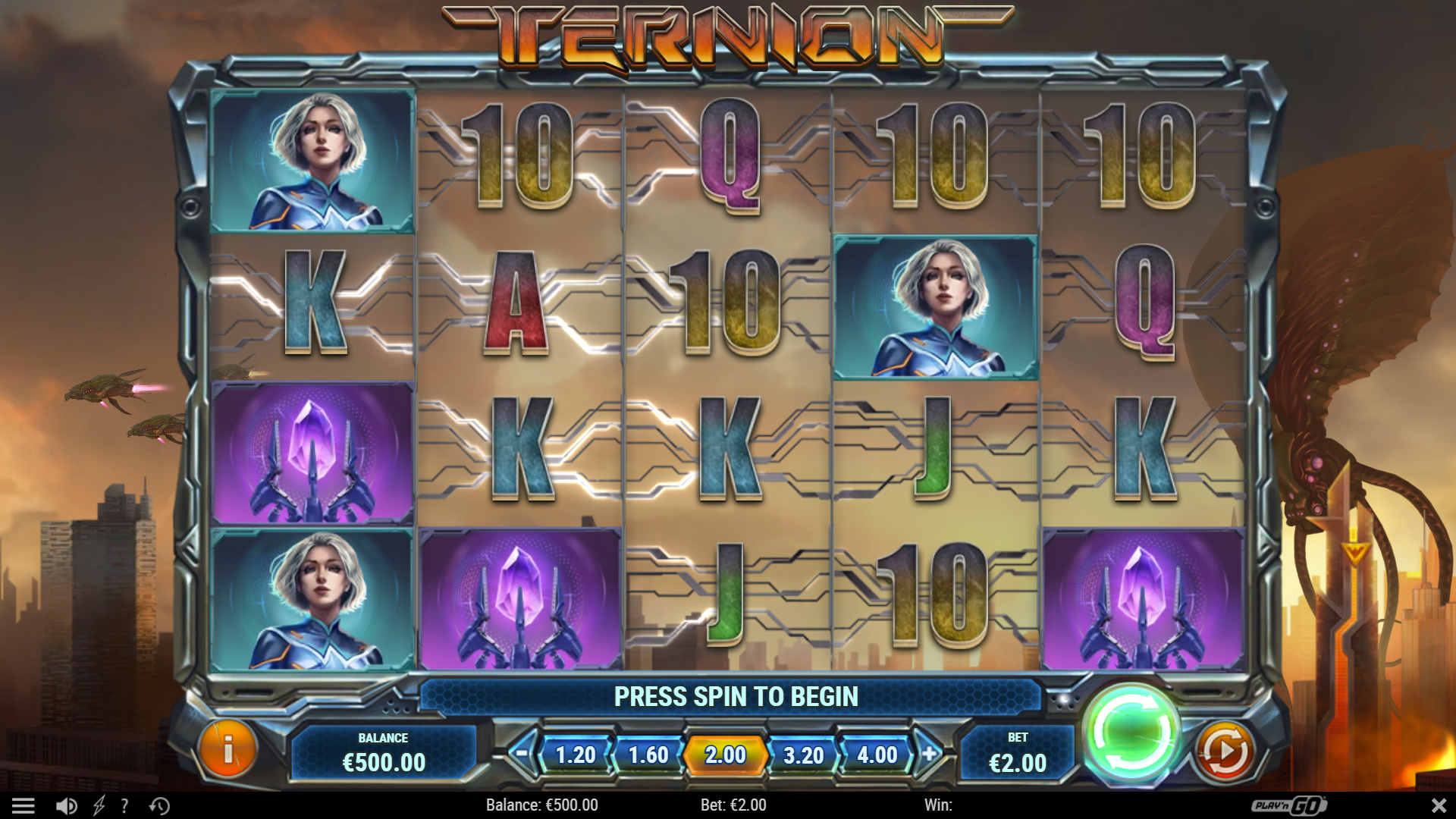Toggle the sound speaker icon
This screenshot has height=819, width=1456.
(66, 805)
